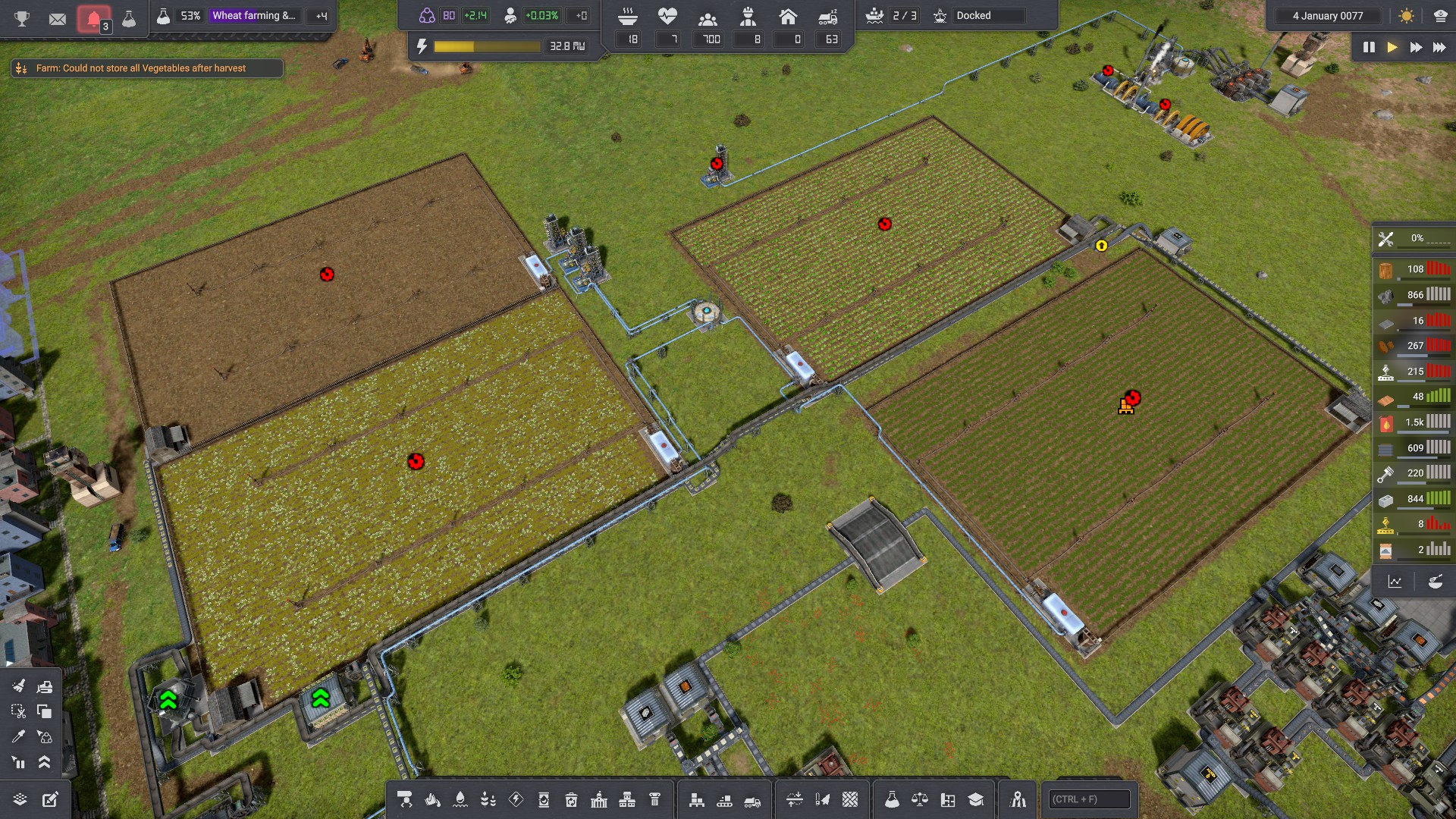The height and width of the screenshot is (819, 1456).
Task: Open the vehicles truck menu
Action: tap(752, 799)
